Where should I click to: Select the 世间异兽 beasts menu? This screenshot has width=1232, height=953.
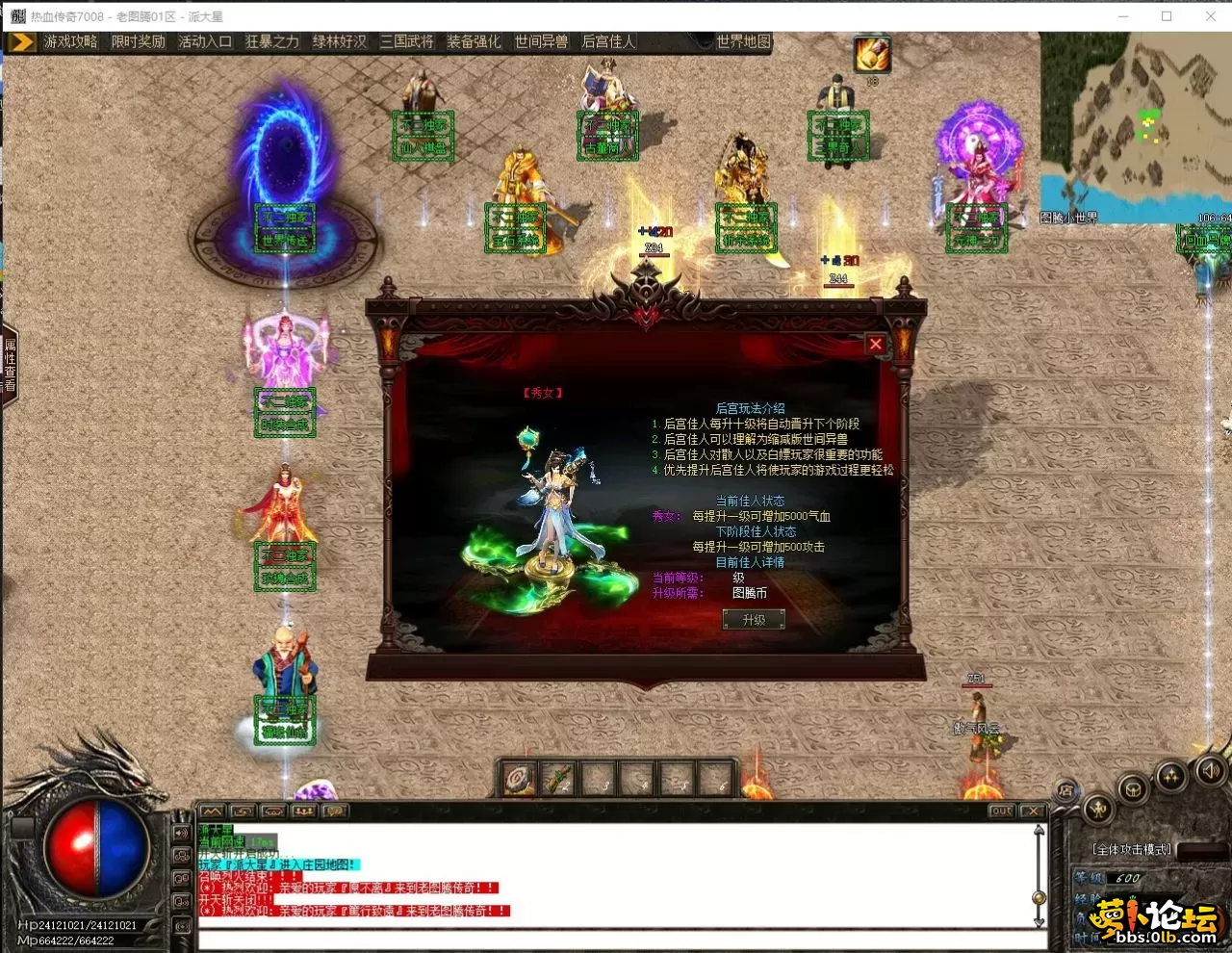coord(541,41)
